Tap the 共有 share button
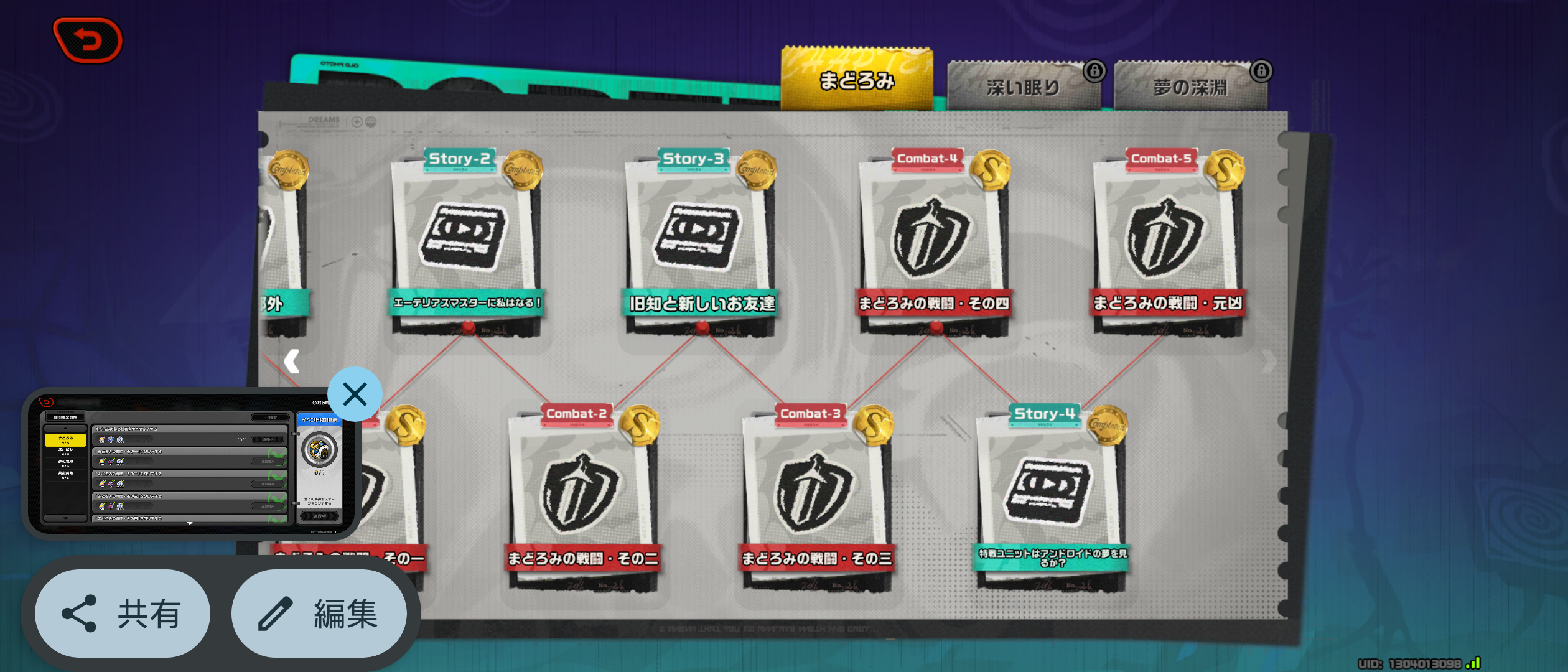The width and height of the screenshot is (1568, 672). point(123,614)
